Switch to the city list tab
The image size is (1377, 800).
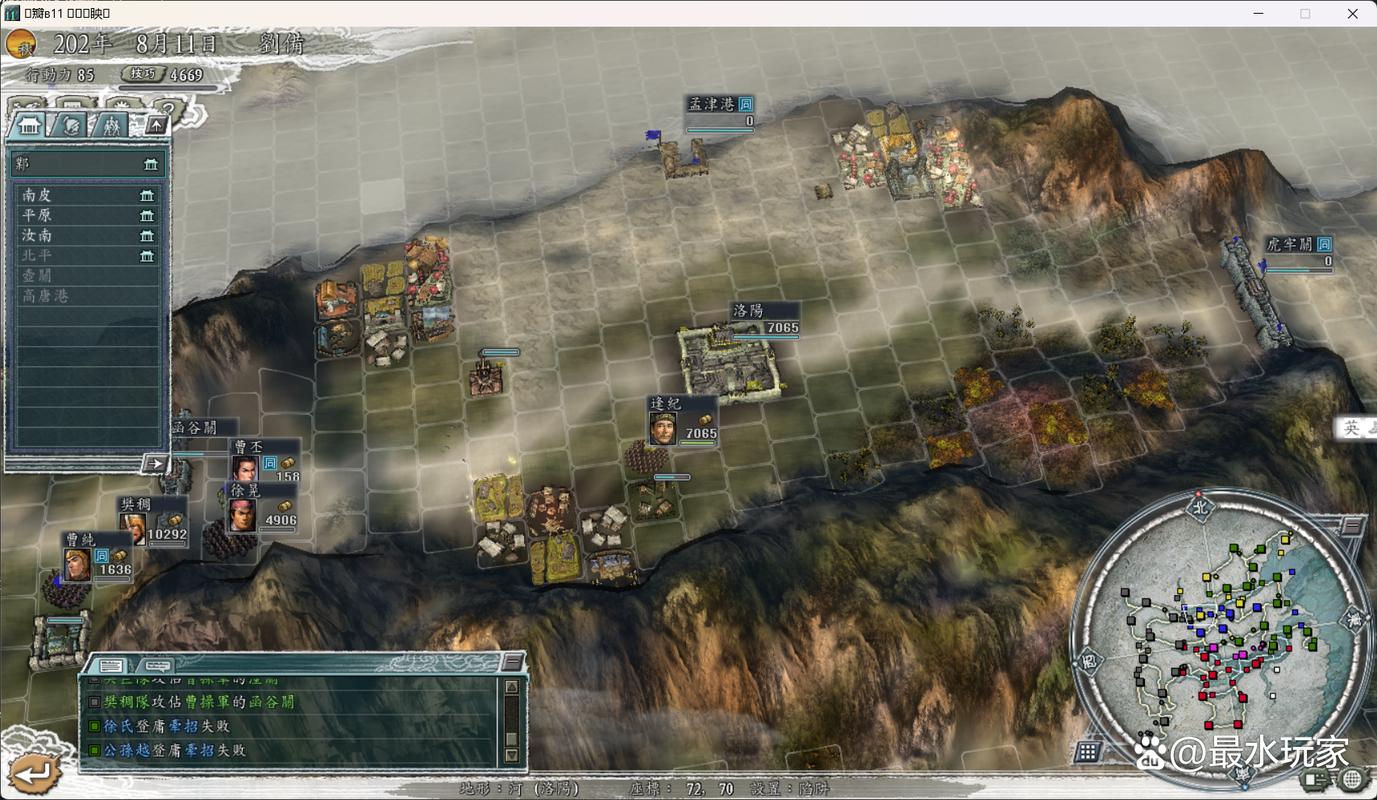(29, 124)
